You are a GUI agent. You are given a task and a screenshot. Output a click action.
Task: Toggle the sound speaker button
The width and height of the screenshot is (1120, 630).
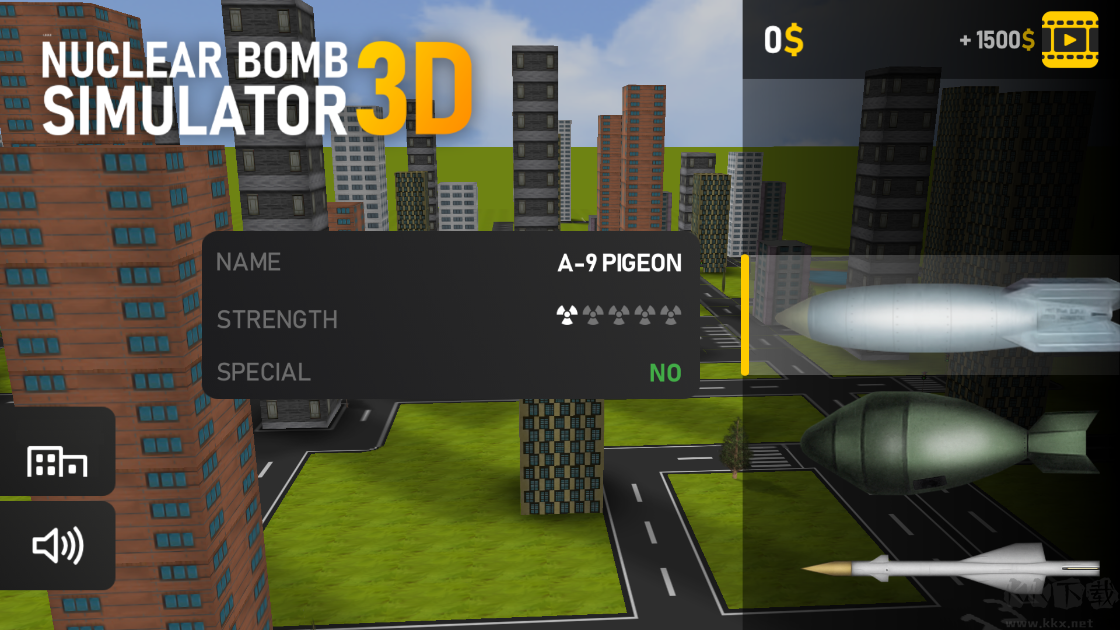[57, 546]
